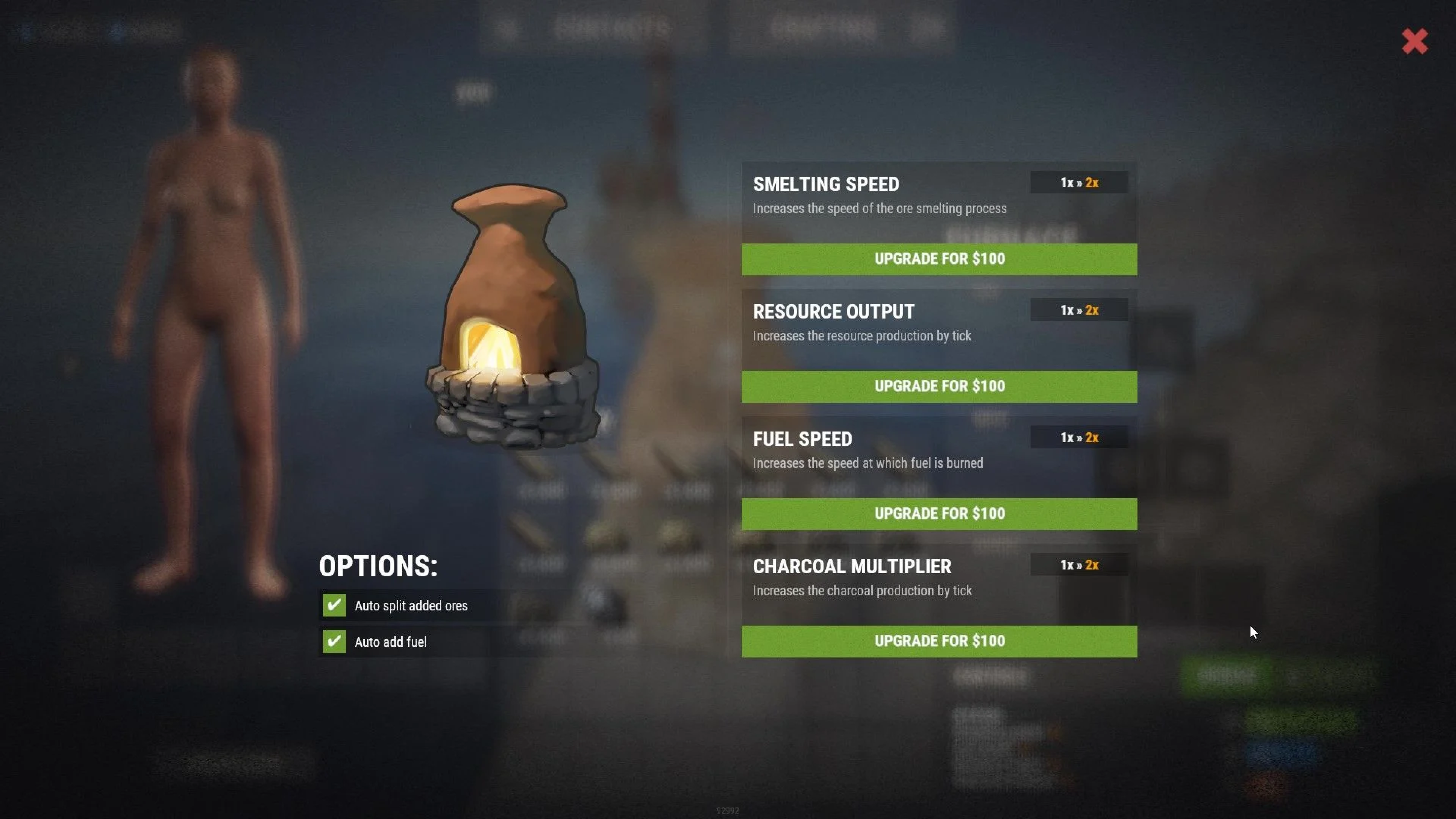Click the 1x » 2x badge for Charcoal Multiplier

[1078, 565]
